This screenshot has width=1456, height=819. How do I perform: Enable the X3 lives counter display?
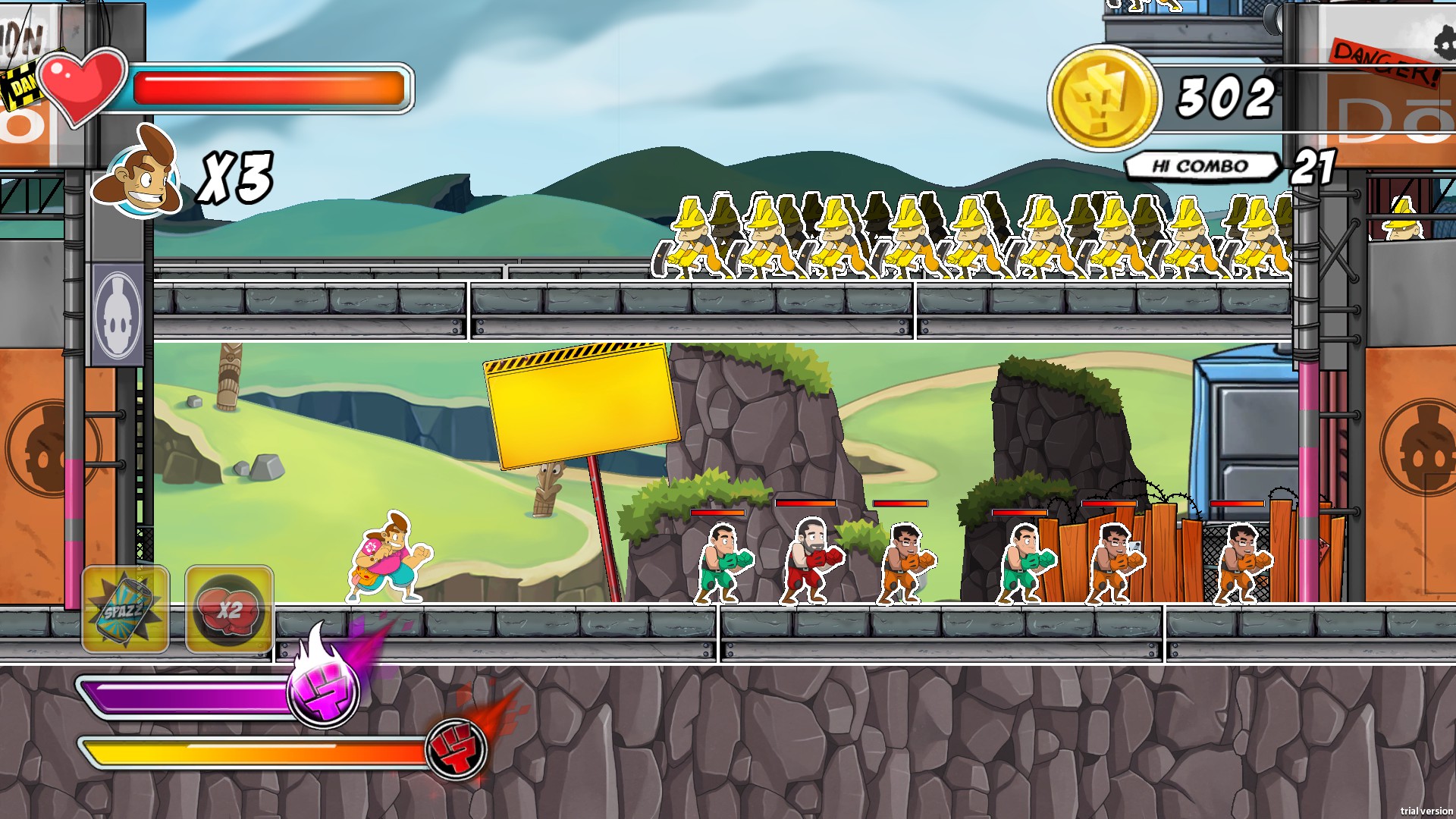pyautogui.click(x=235, y=176)
